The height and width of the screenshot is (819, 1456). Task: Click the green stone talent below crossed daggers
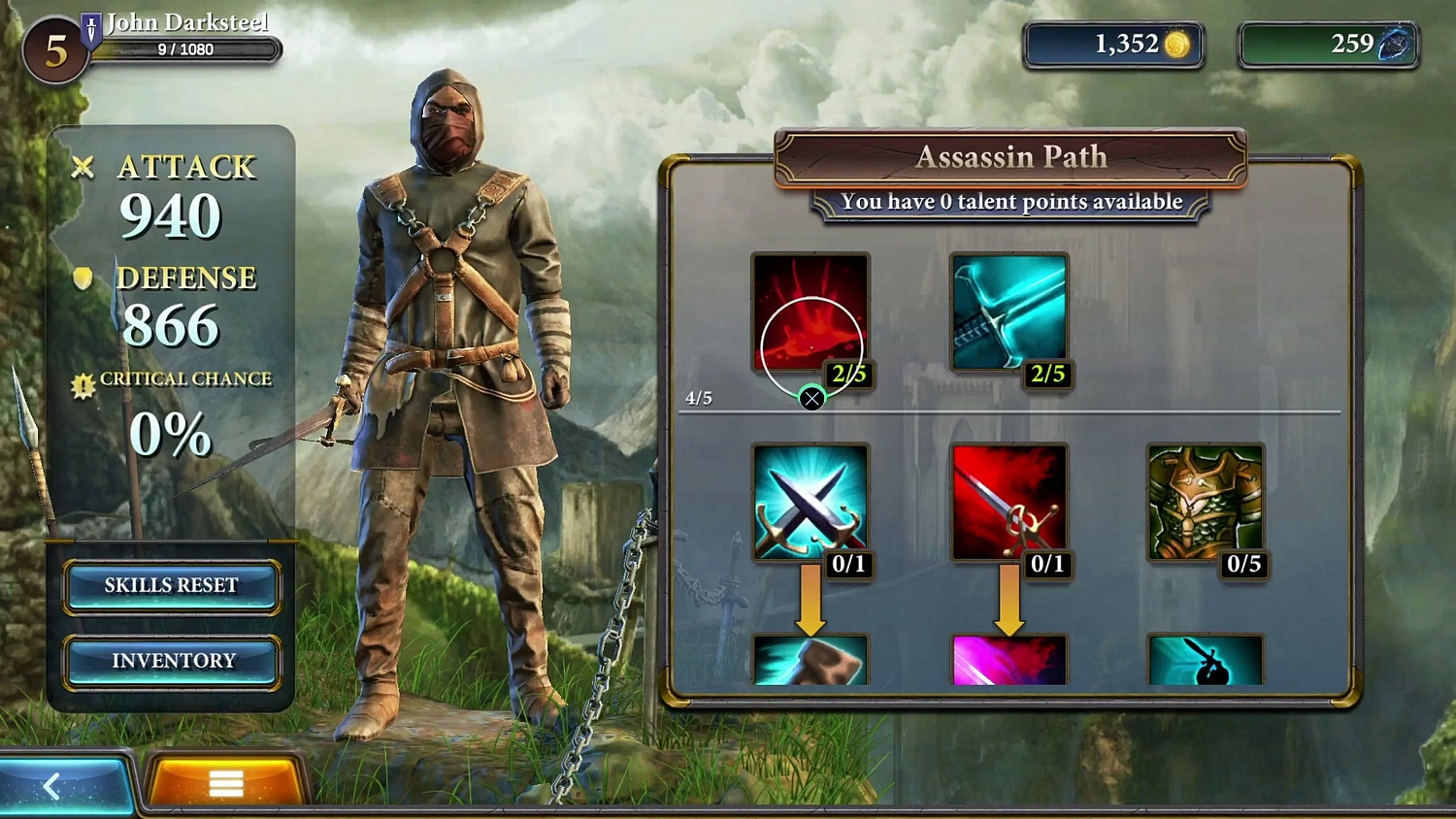[x=811, y=665]
